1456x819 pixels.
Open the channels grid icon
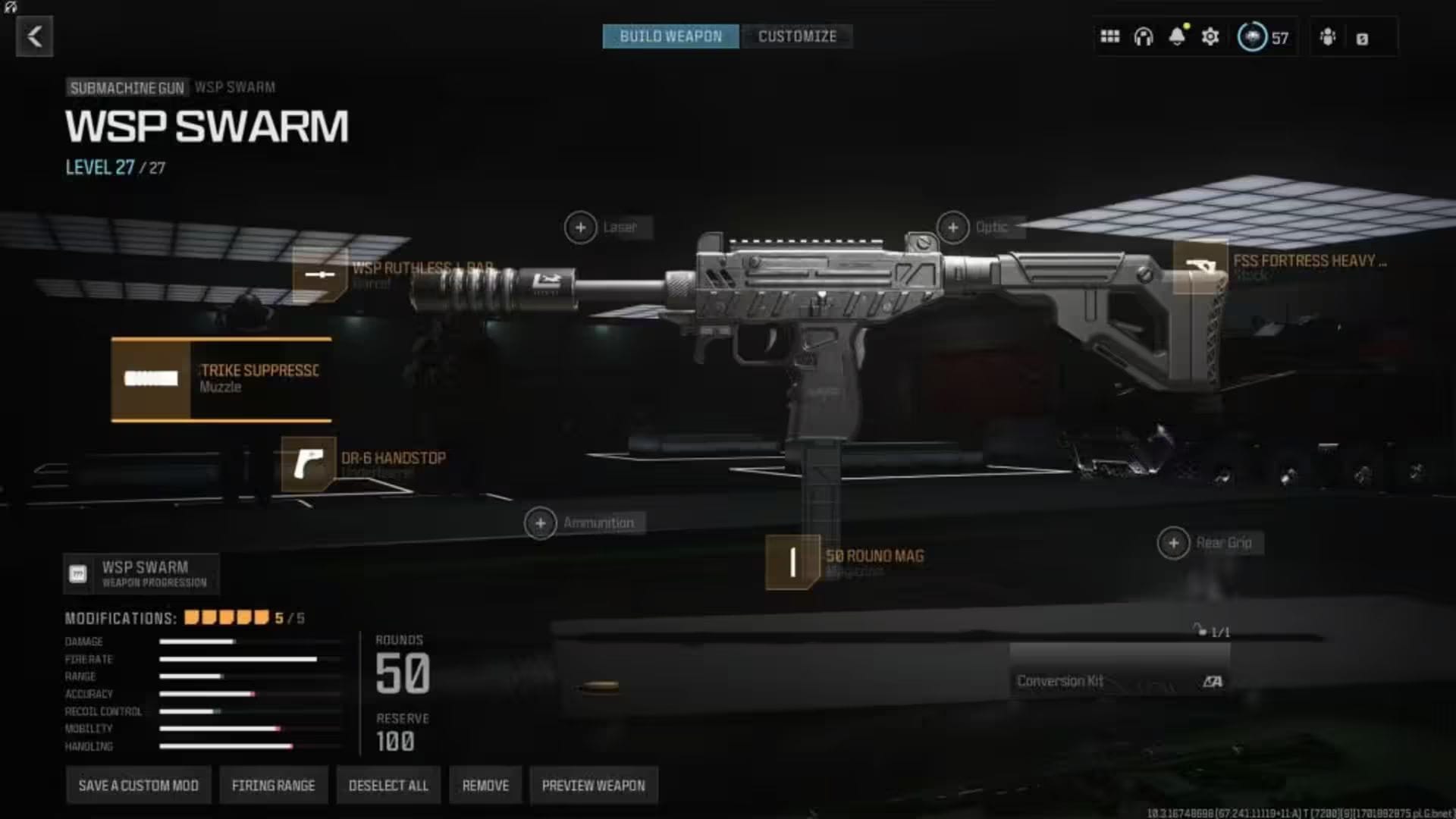pos(1109,36)
